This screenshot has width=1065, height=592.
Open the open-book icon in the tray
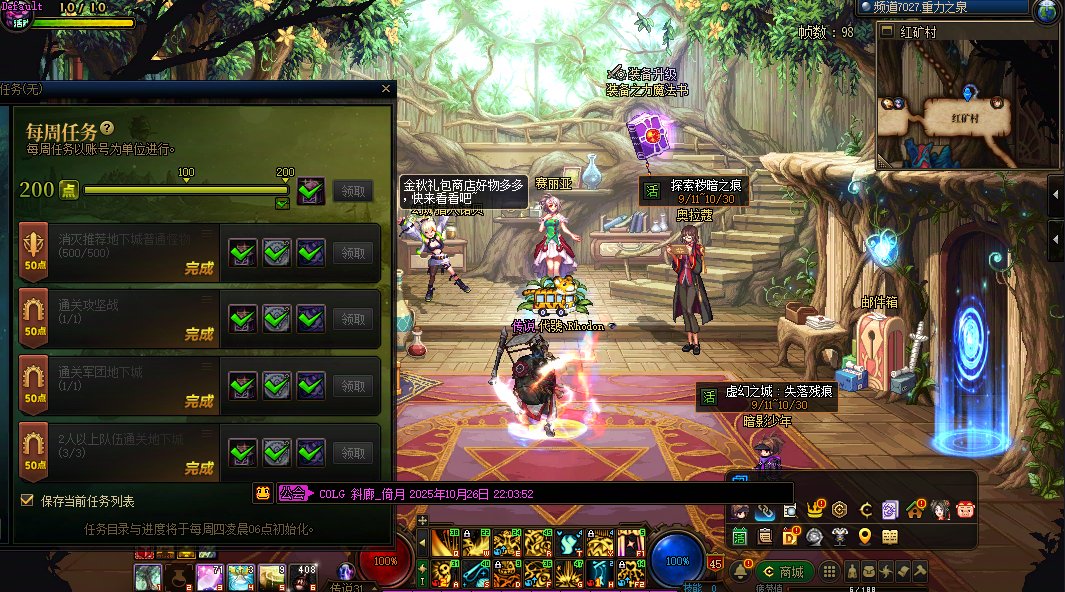890,537
